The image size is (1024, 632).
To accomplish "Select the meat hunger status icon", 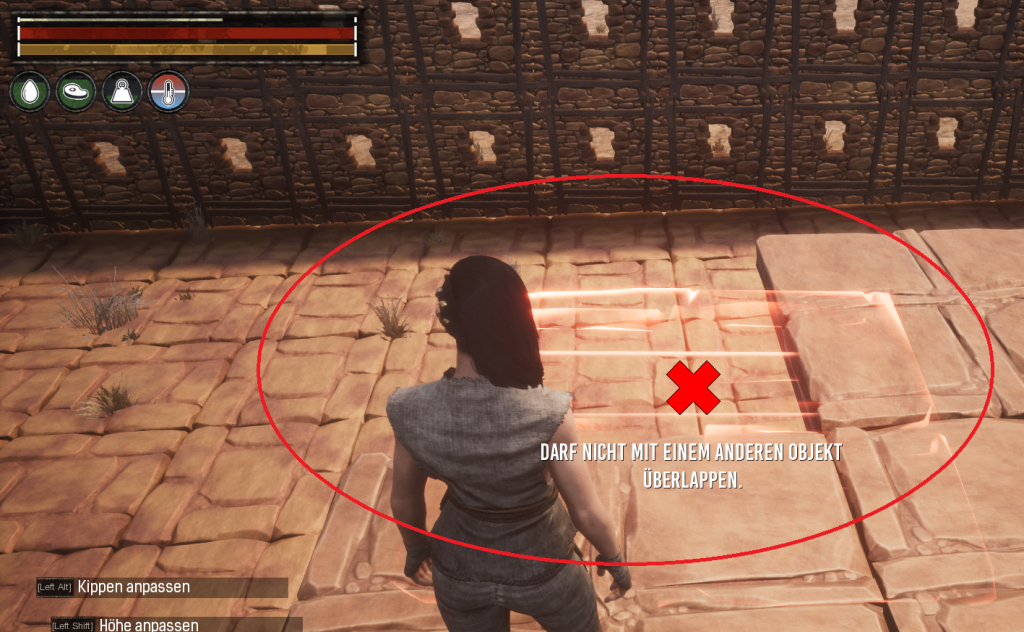I will click(x=76, y=93).
